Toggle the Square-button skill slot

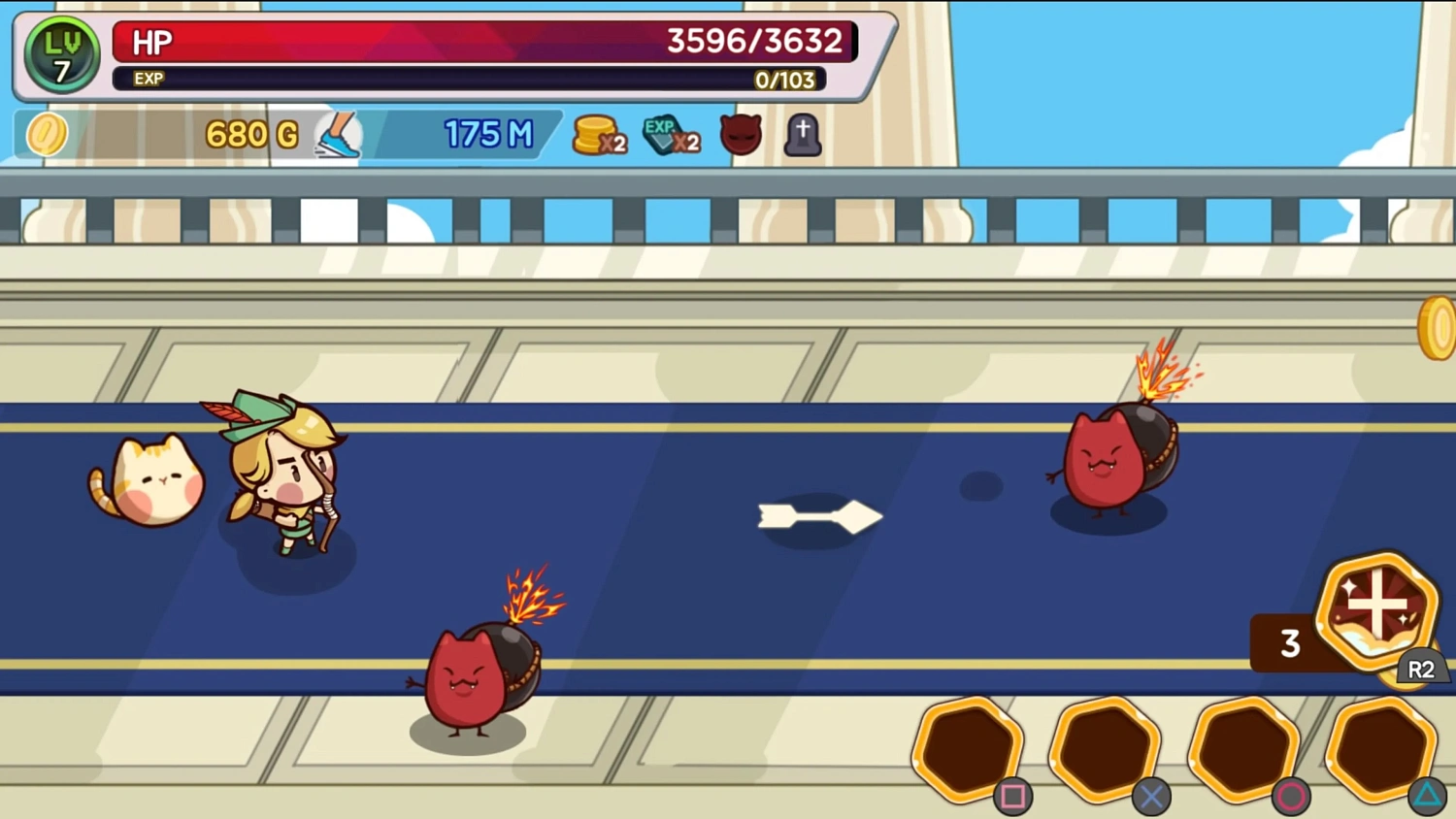coord(969,749)
